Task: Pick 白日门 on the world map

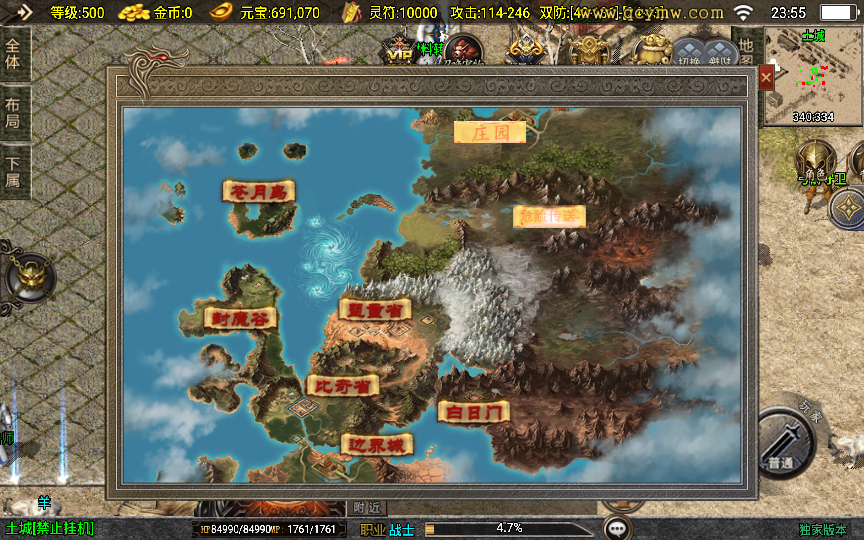Action: coord(473,411)
